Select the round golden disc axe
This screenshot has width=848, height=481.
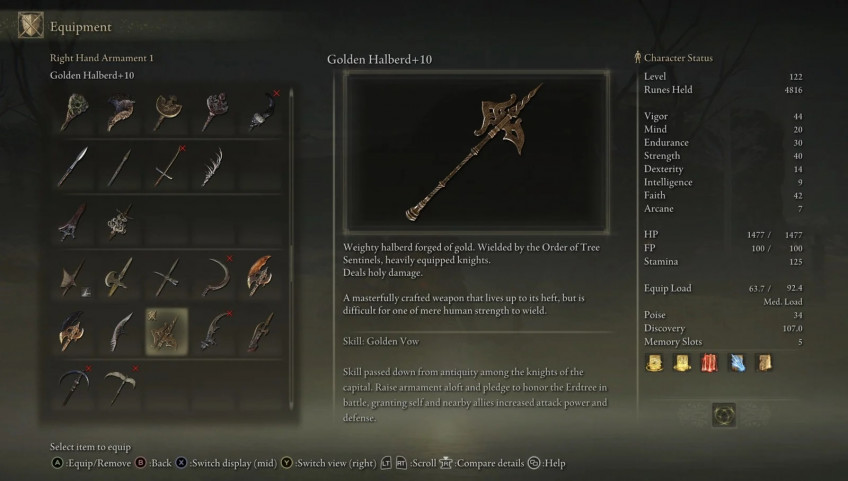(166, 111)
